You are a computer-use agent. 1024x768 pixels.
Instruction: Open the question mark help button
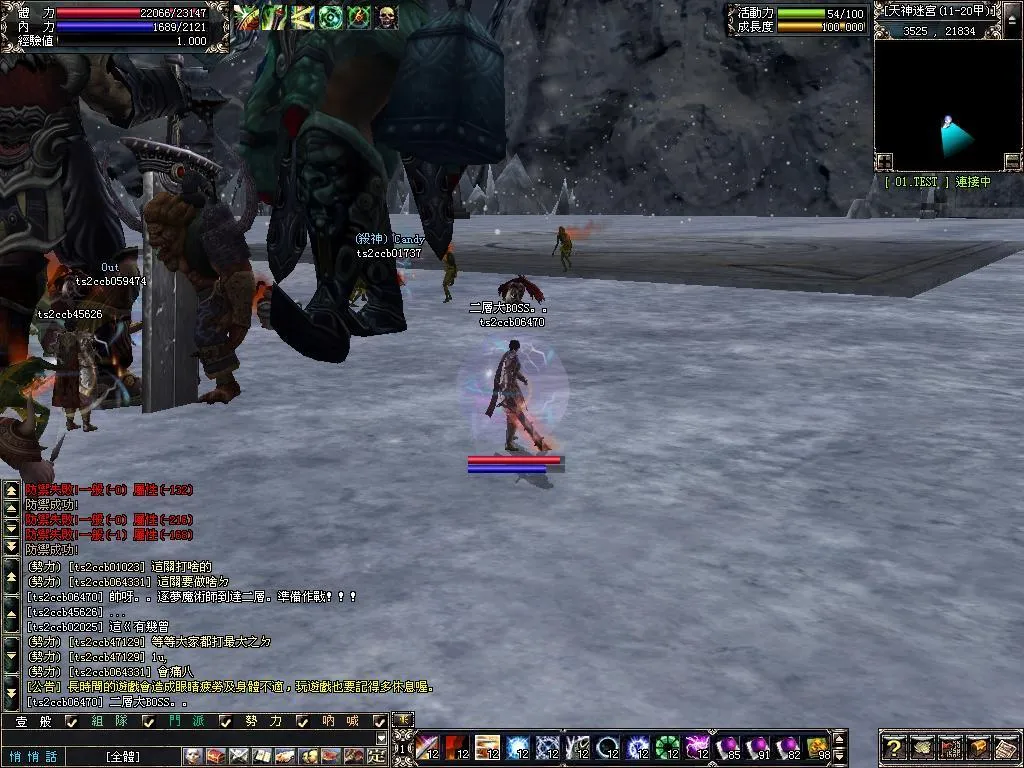pyautogui.click(x=894, y=747)
